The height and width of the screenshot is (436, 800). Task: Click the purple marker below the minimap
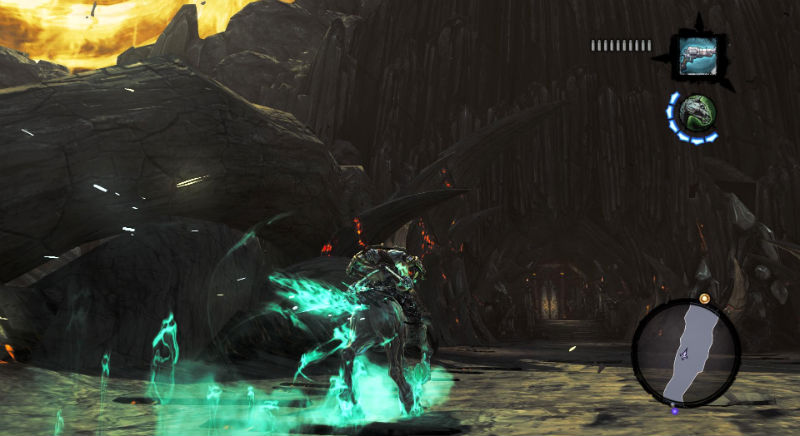click(674, 408)
